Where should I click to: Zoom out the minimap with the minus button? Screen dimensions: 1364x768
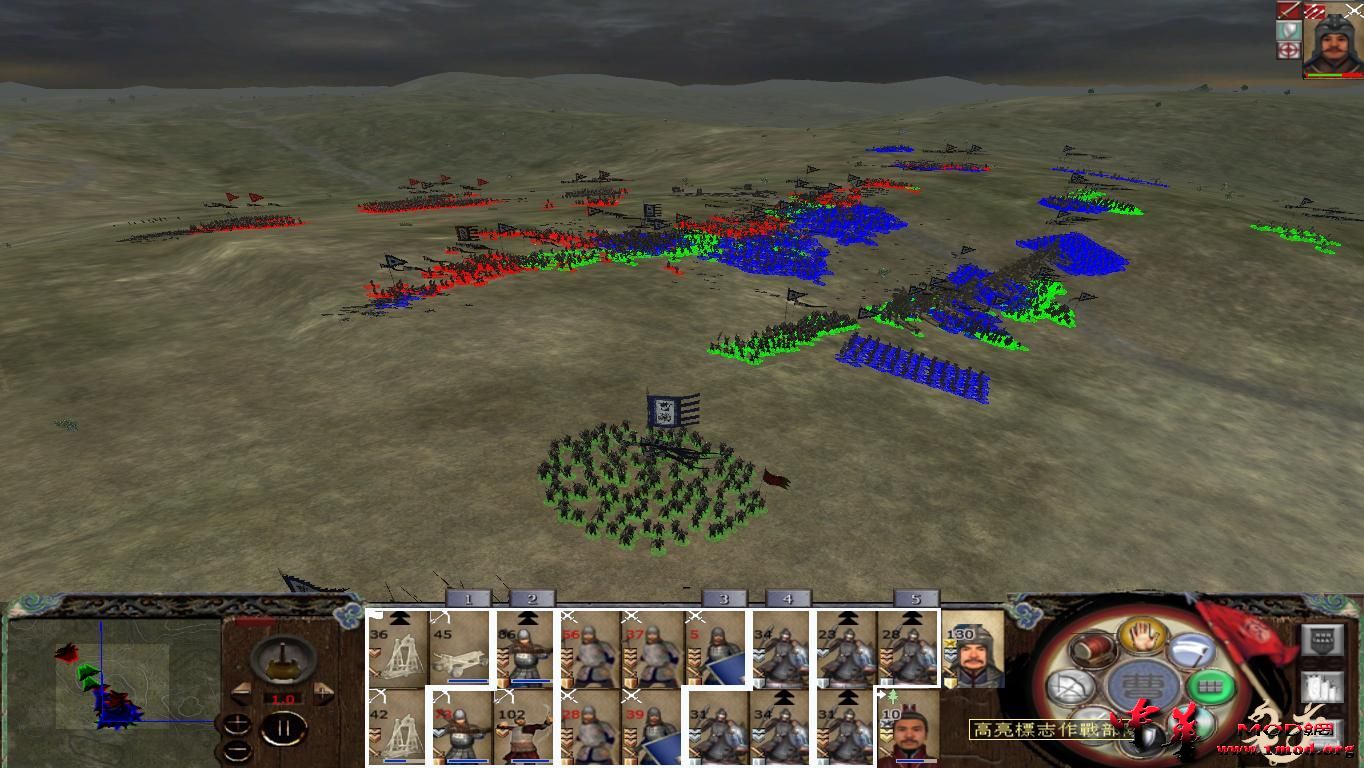coord(237,748)
